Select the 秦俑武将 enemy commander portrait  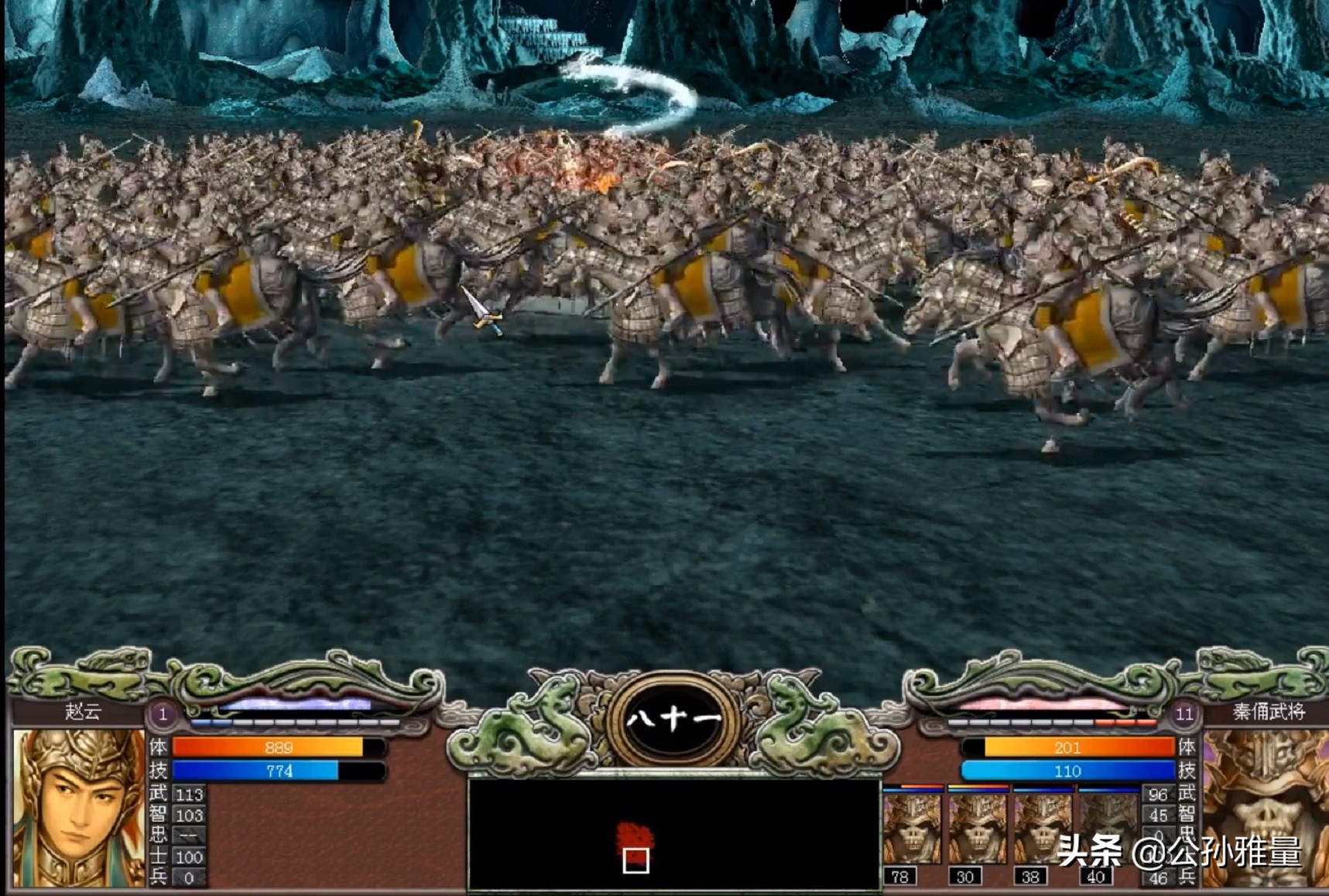[1265, 807]
